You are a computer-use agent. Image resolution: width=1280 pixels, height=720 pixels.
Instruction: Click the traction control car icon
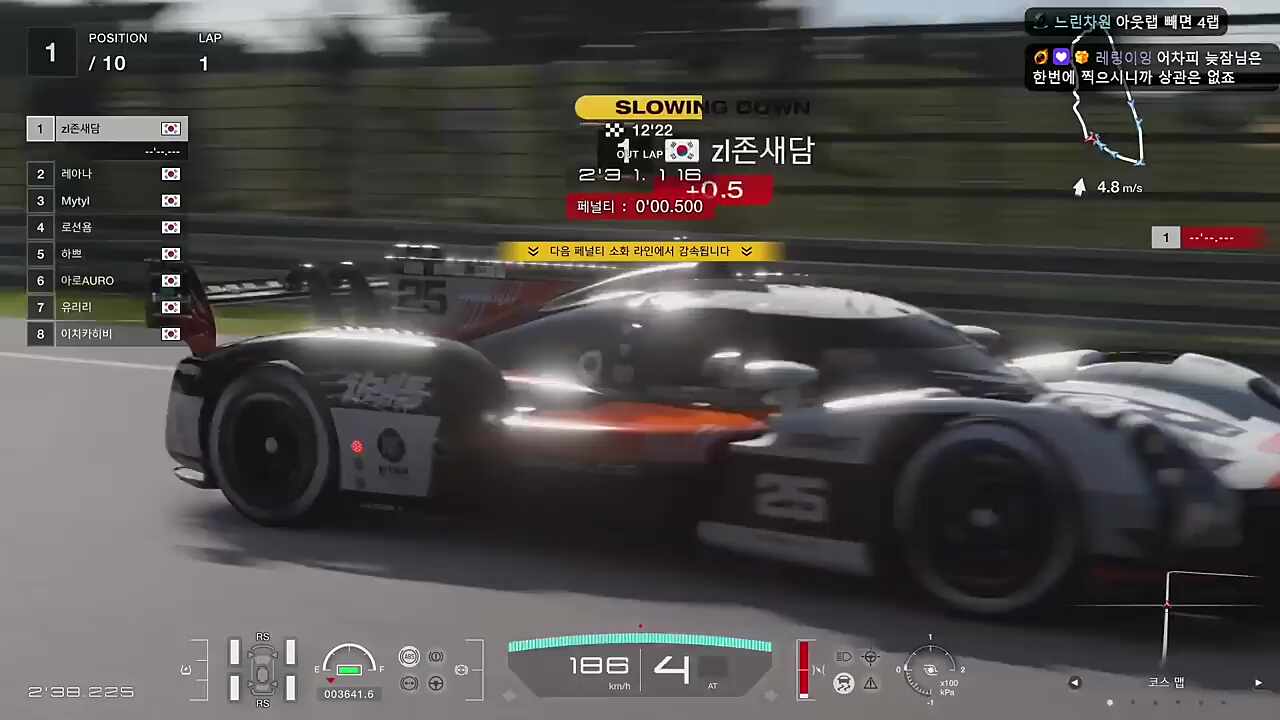click(x=844, y=683)
